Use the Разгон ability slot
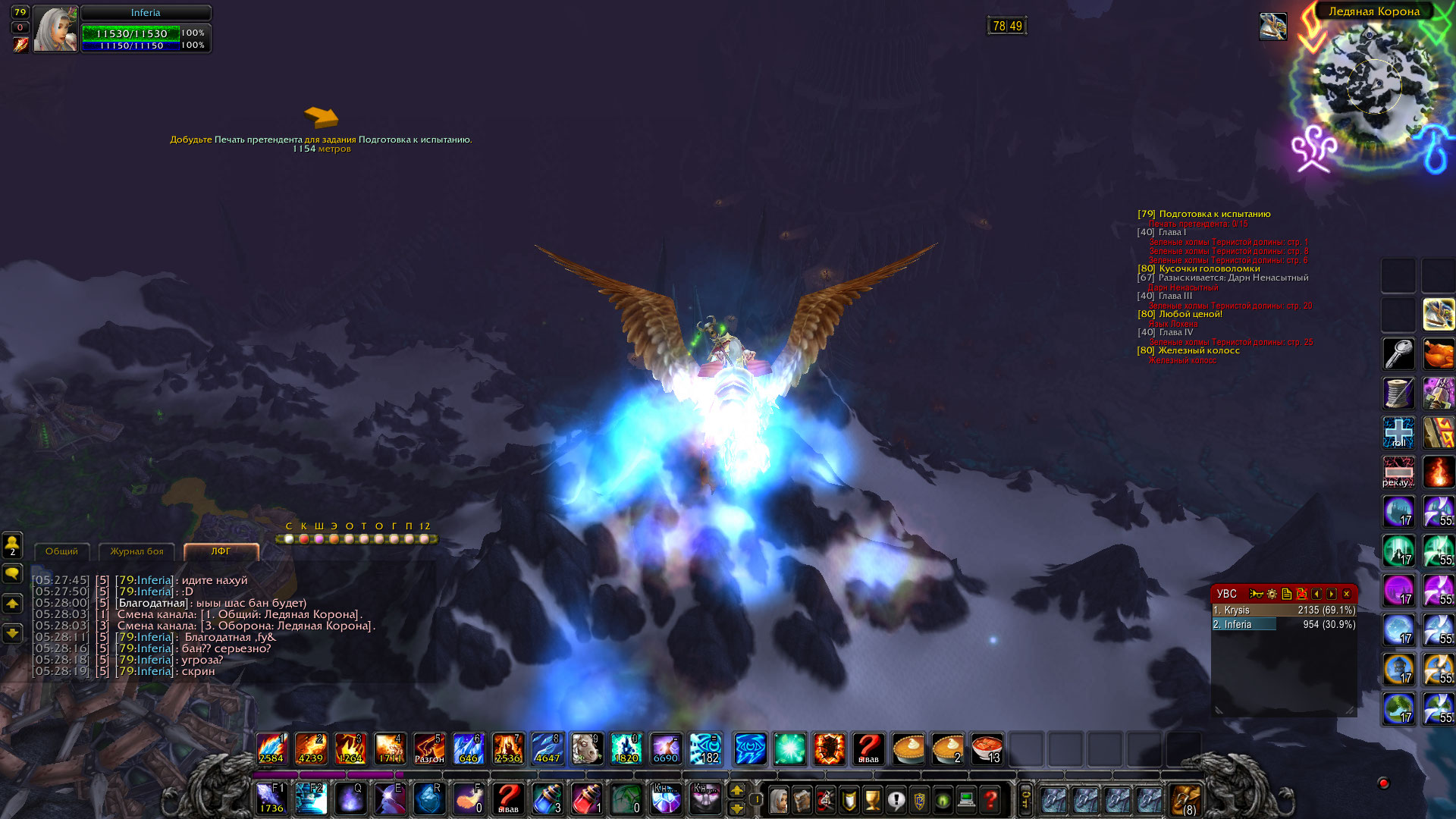1456x819 pixels. tap(429, 748)
